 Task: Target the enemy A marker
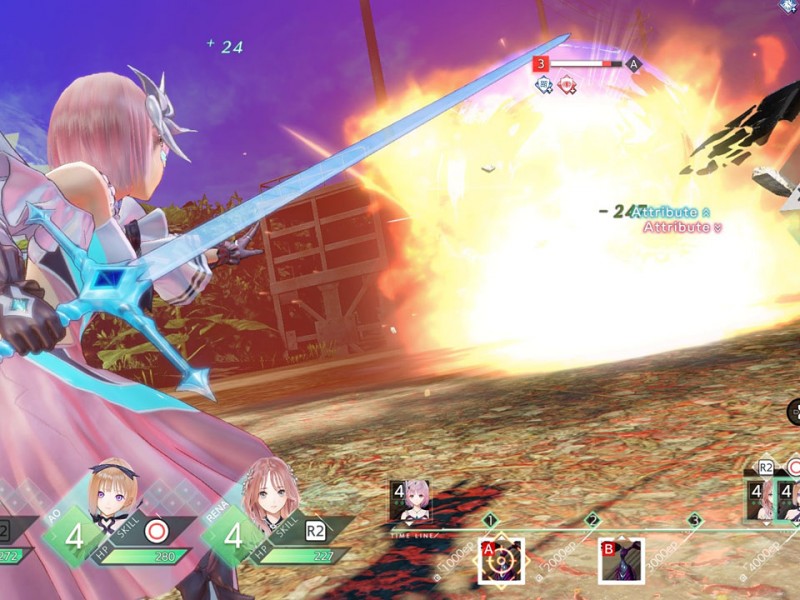[x=633, y=64]
